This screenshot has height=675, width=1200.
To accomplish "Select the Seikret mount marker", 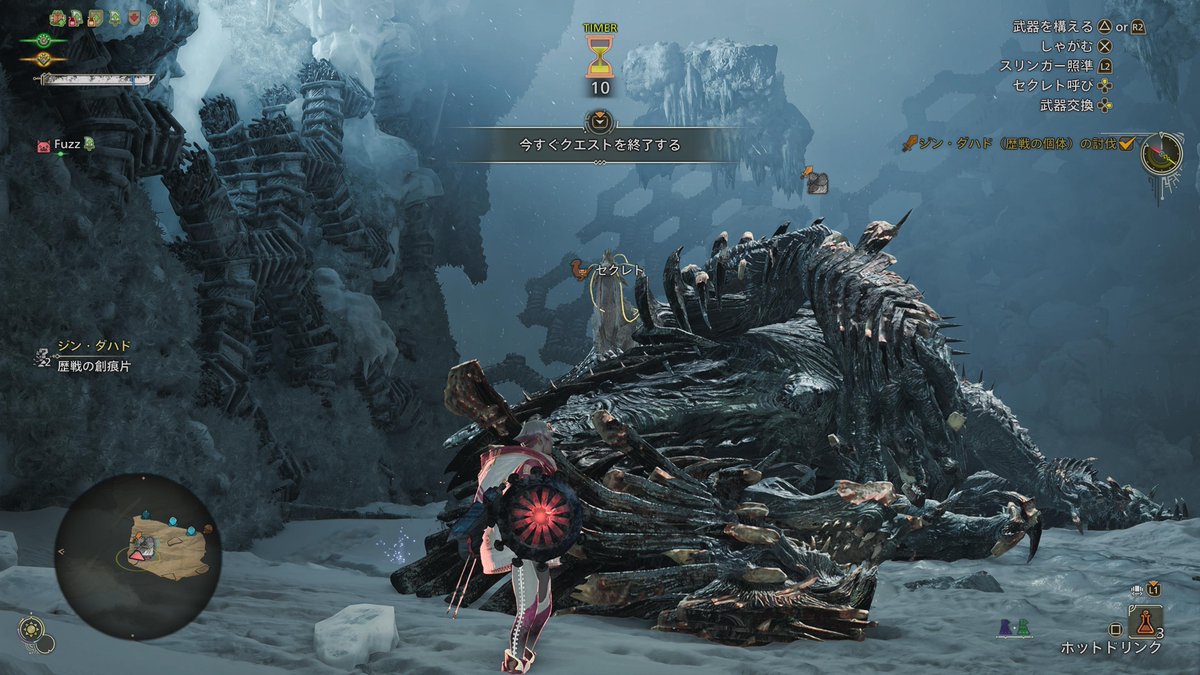I will [x=576, y=269].
